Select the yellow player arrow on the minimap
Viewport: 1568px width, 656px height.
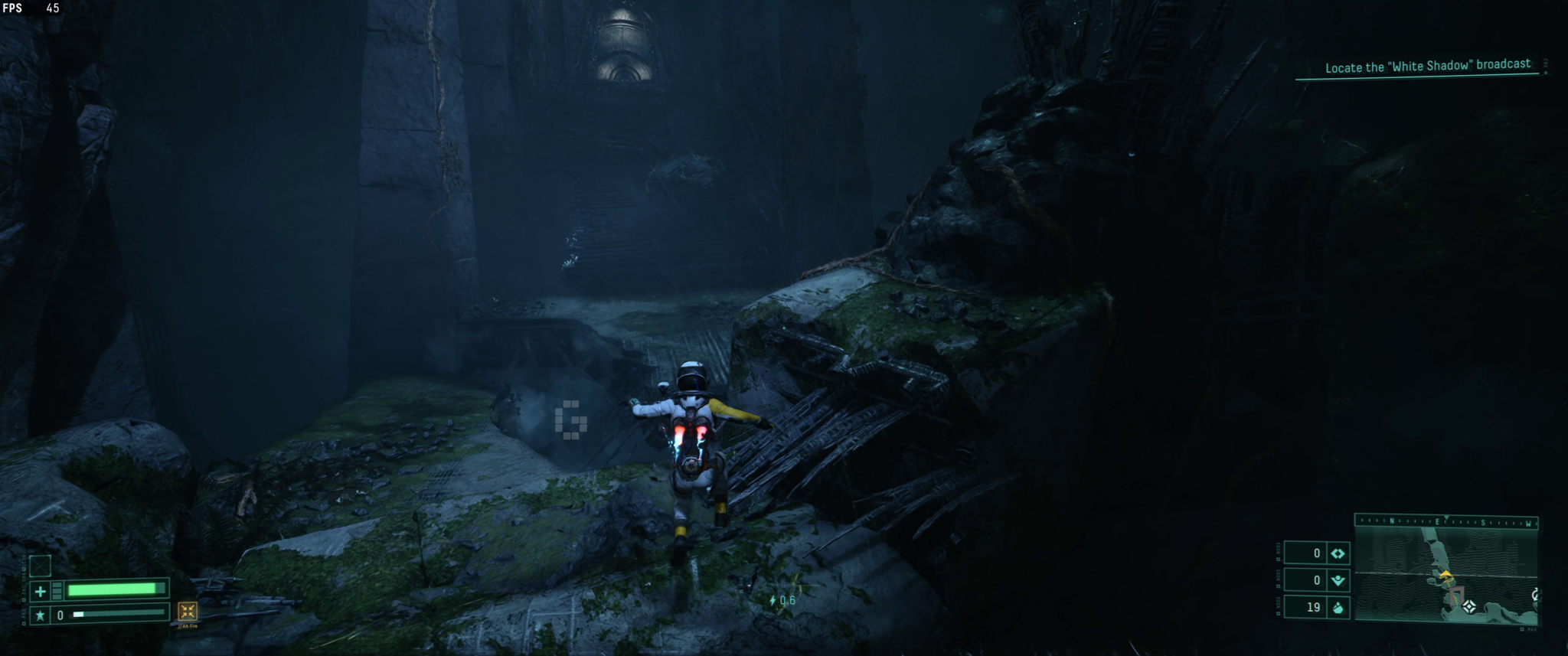point(1446,576)
